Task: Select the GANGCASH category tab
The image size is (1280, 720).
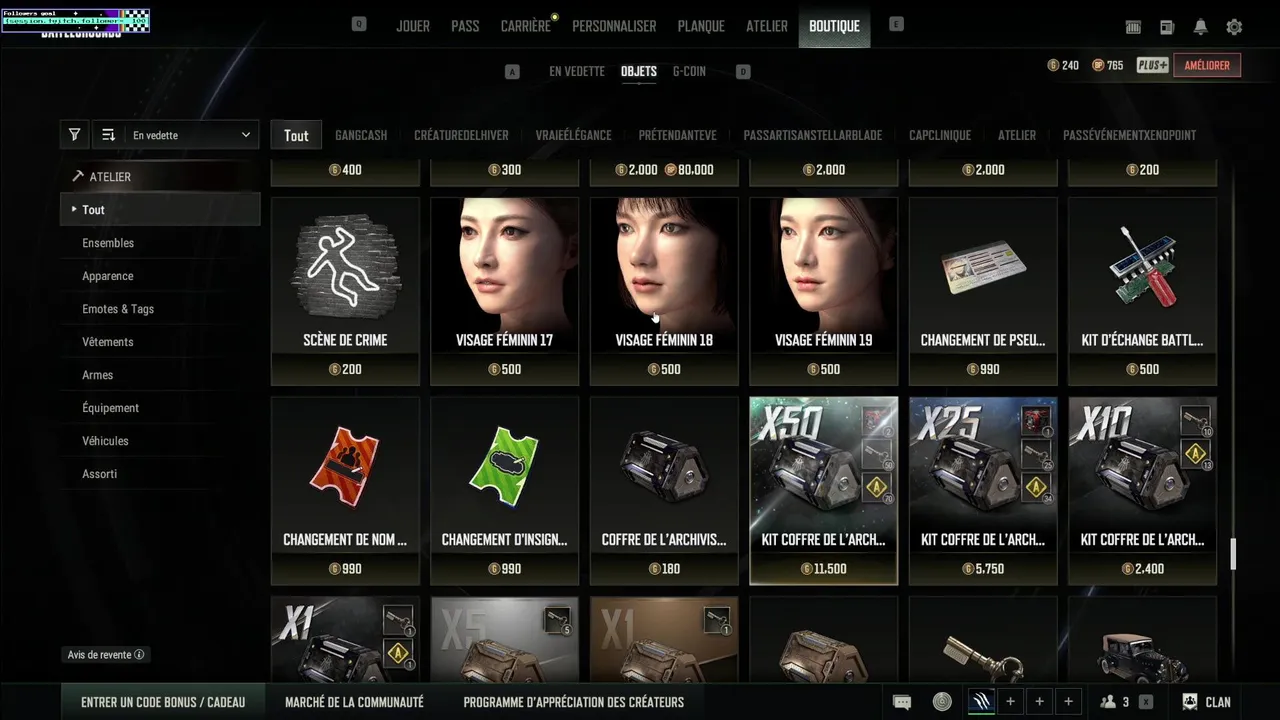Action: (361, 135)
